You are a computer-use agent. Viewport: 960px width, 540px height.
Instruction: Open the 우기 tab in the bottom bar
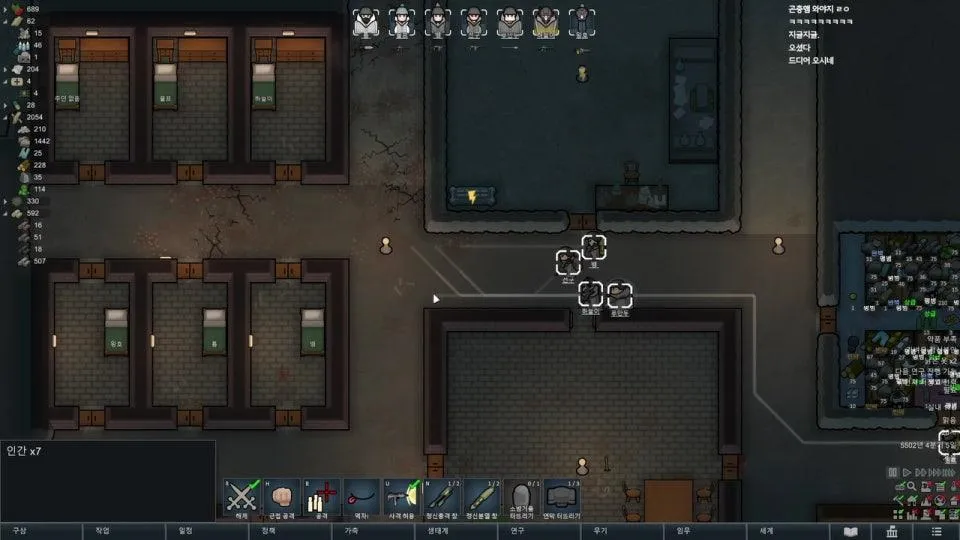(x=600, y=531)
